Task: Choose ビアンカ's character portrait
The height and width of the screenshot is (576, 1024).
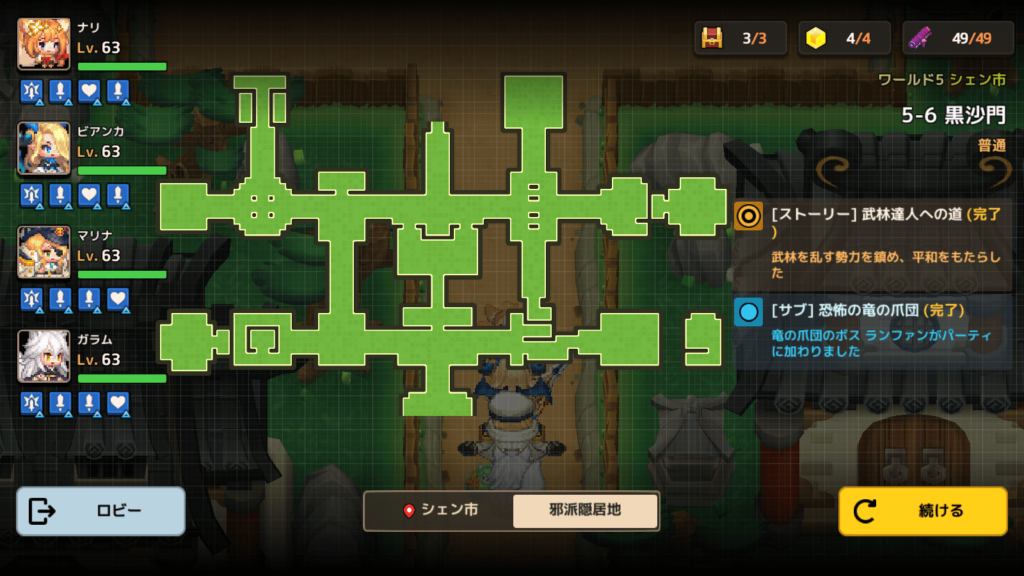Action: click(44, 148)
